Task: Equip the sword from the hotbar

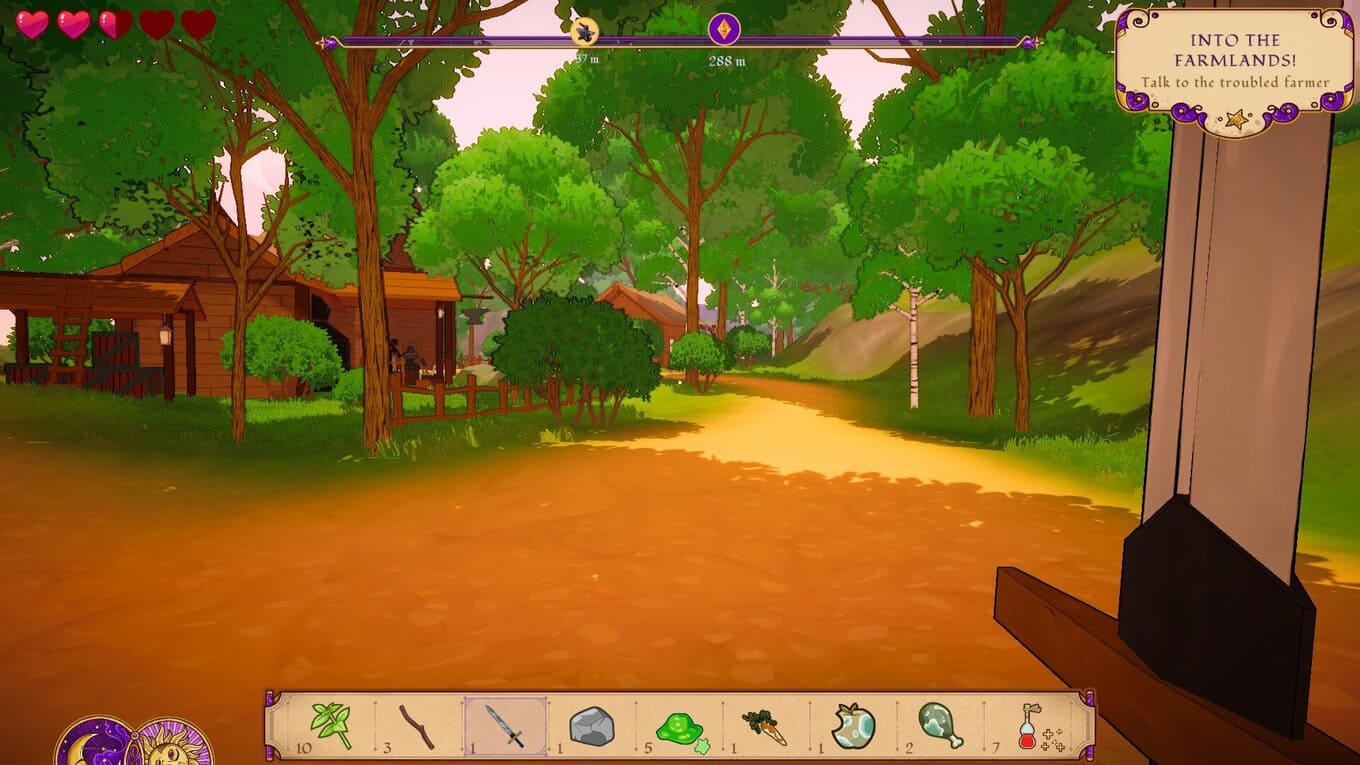Action: [x=505, y=725]
